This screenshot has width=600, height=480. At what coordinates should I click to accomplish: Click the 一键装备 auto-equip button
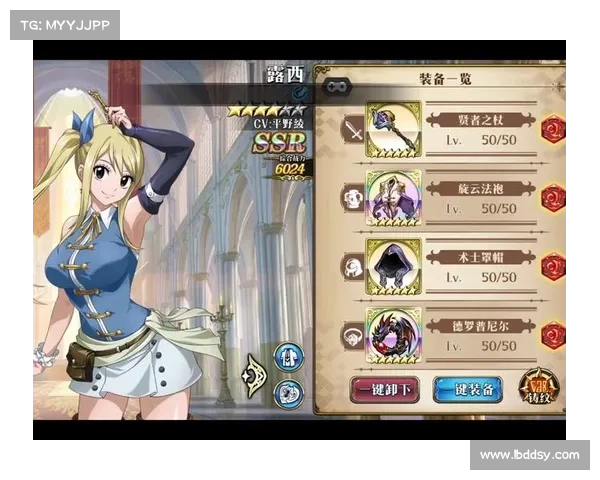(x=467, y=389)
